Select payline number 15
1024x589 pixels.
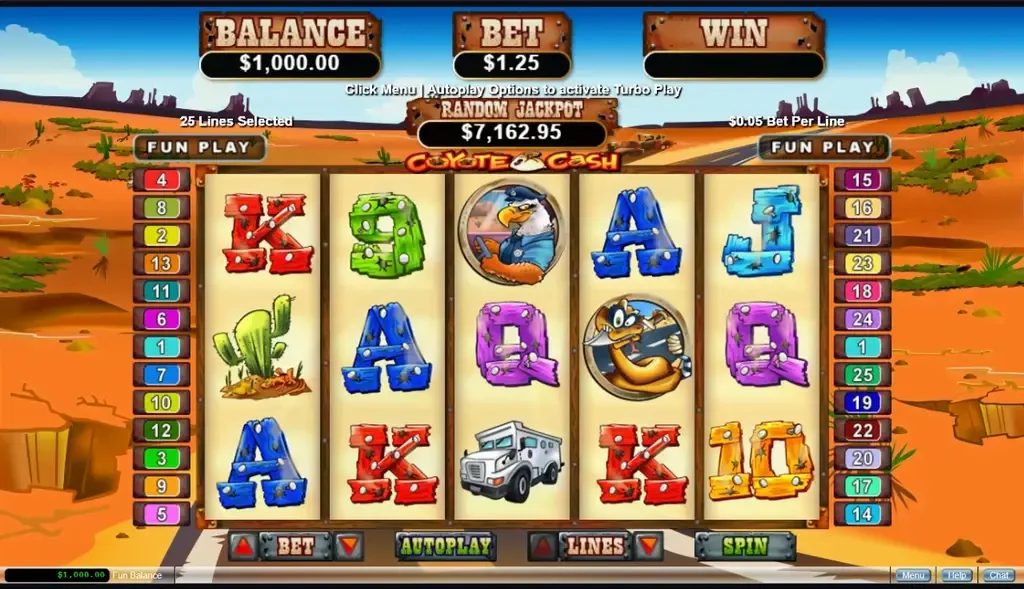861,180
